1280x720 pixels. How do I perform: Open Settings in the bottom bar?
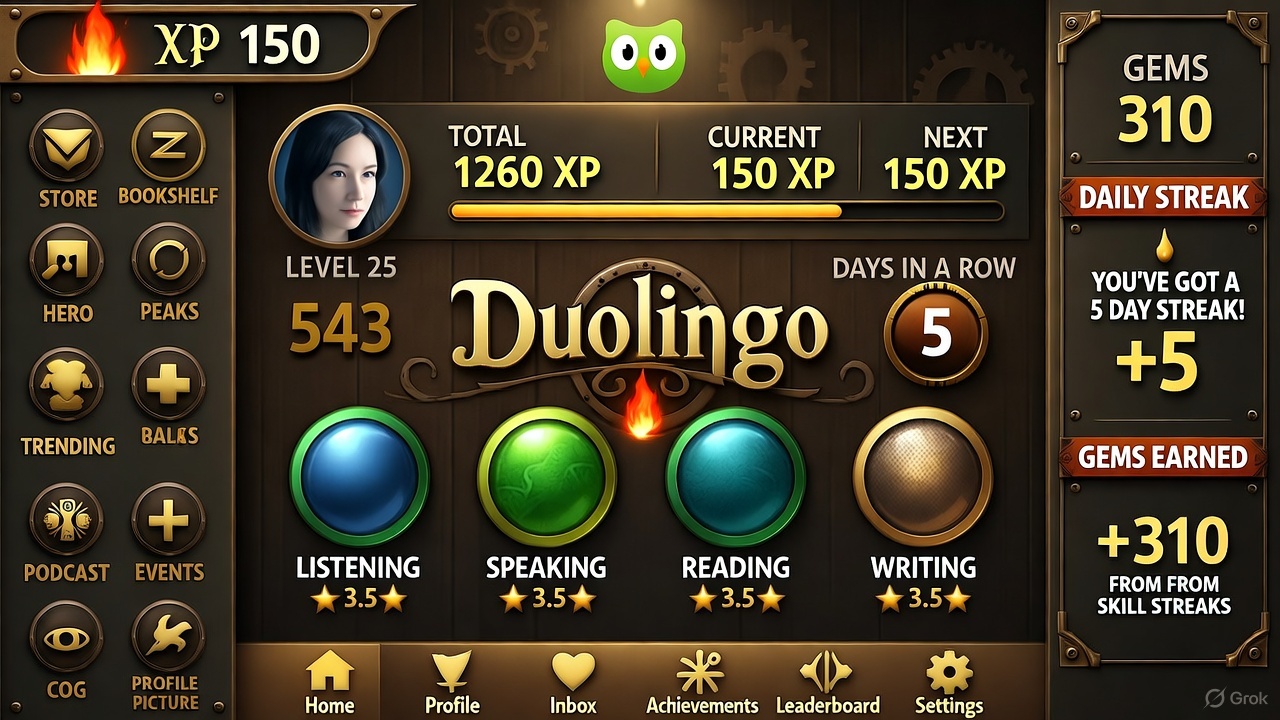[x=949, y=682]
